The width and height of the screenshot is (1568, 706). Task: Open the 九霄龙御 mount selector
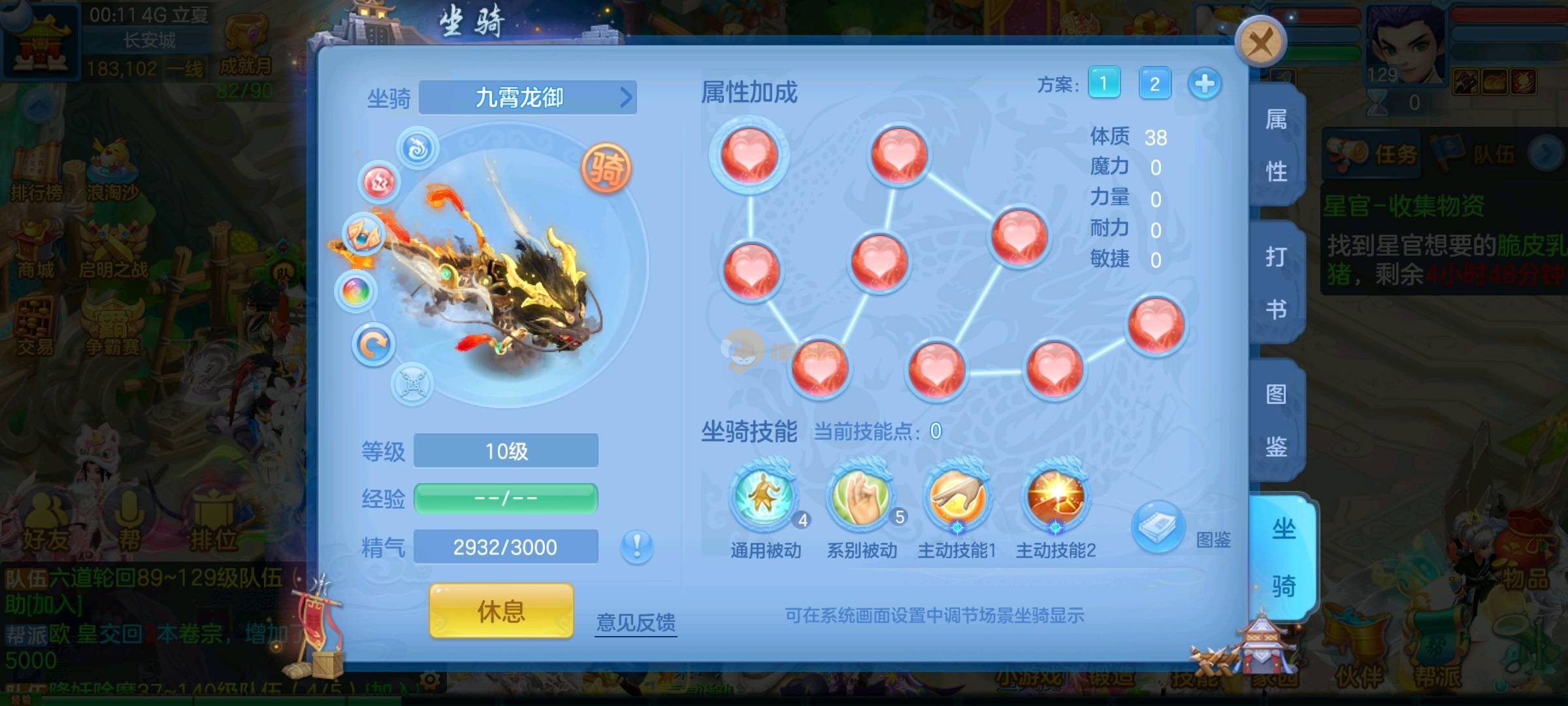527,98
